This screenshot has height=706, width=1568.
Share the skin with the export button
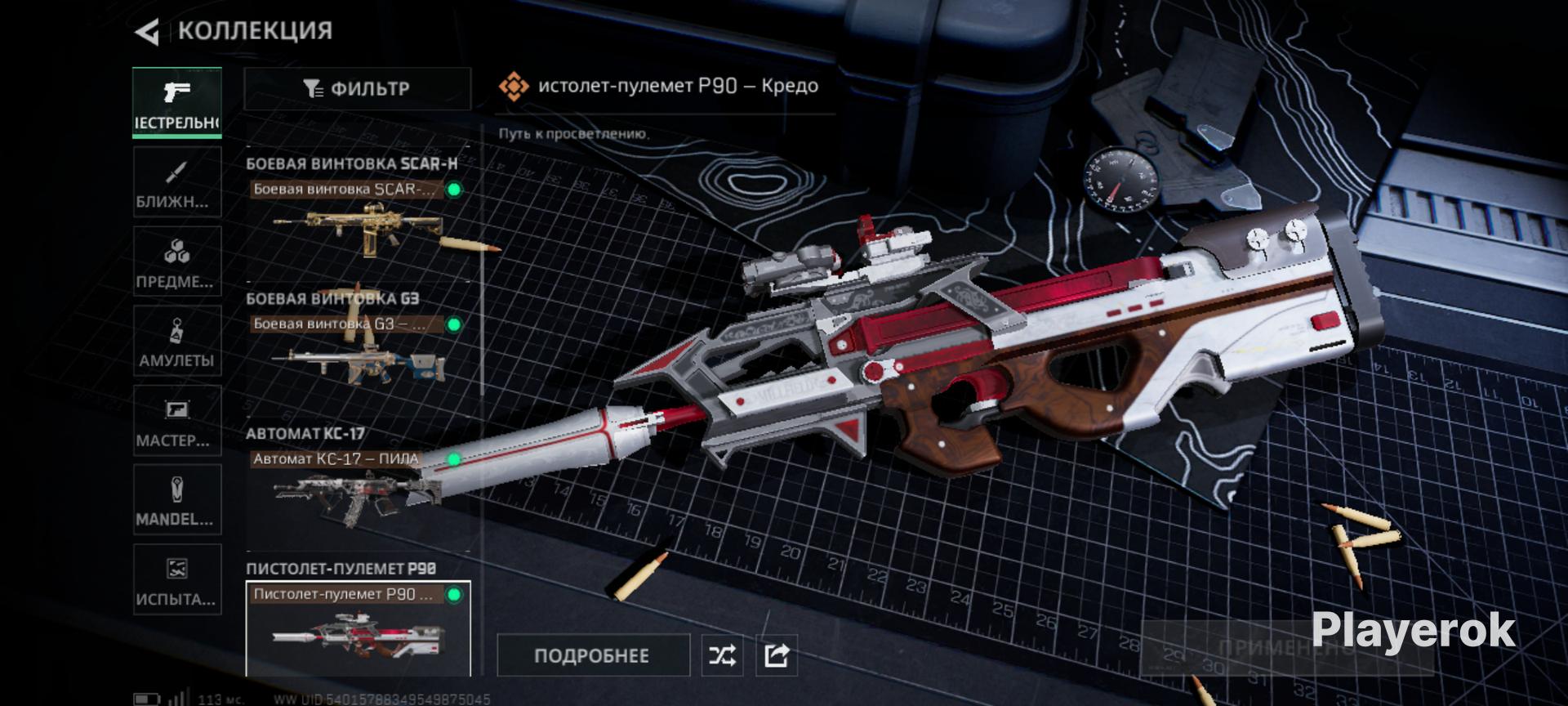(776, 655)
